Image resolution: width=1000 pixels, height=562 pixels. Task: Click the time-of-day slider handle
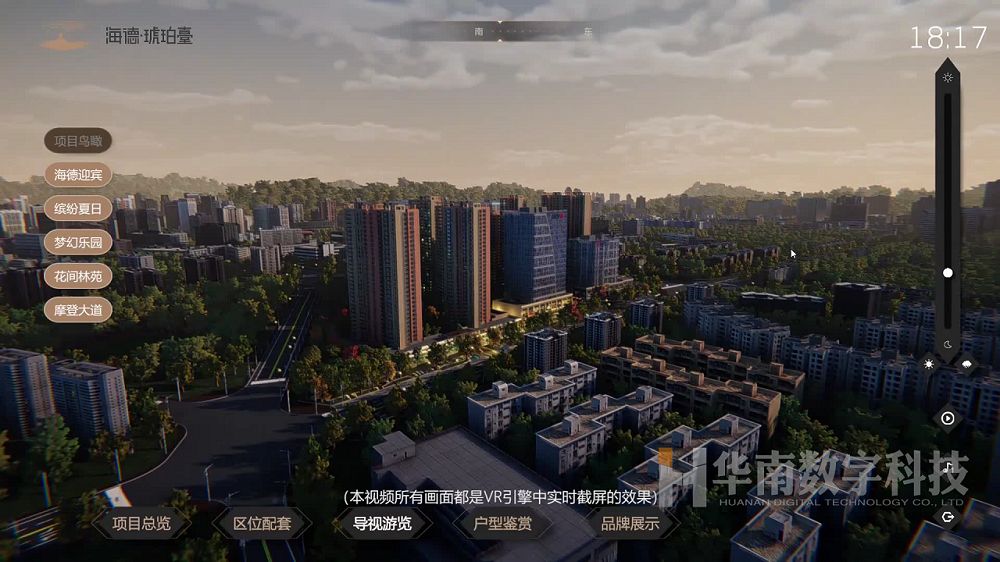948,272
